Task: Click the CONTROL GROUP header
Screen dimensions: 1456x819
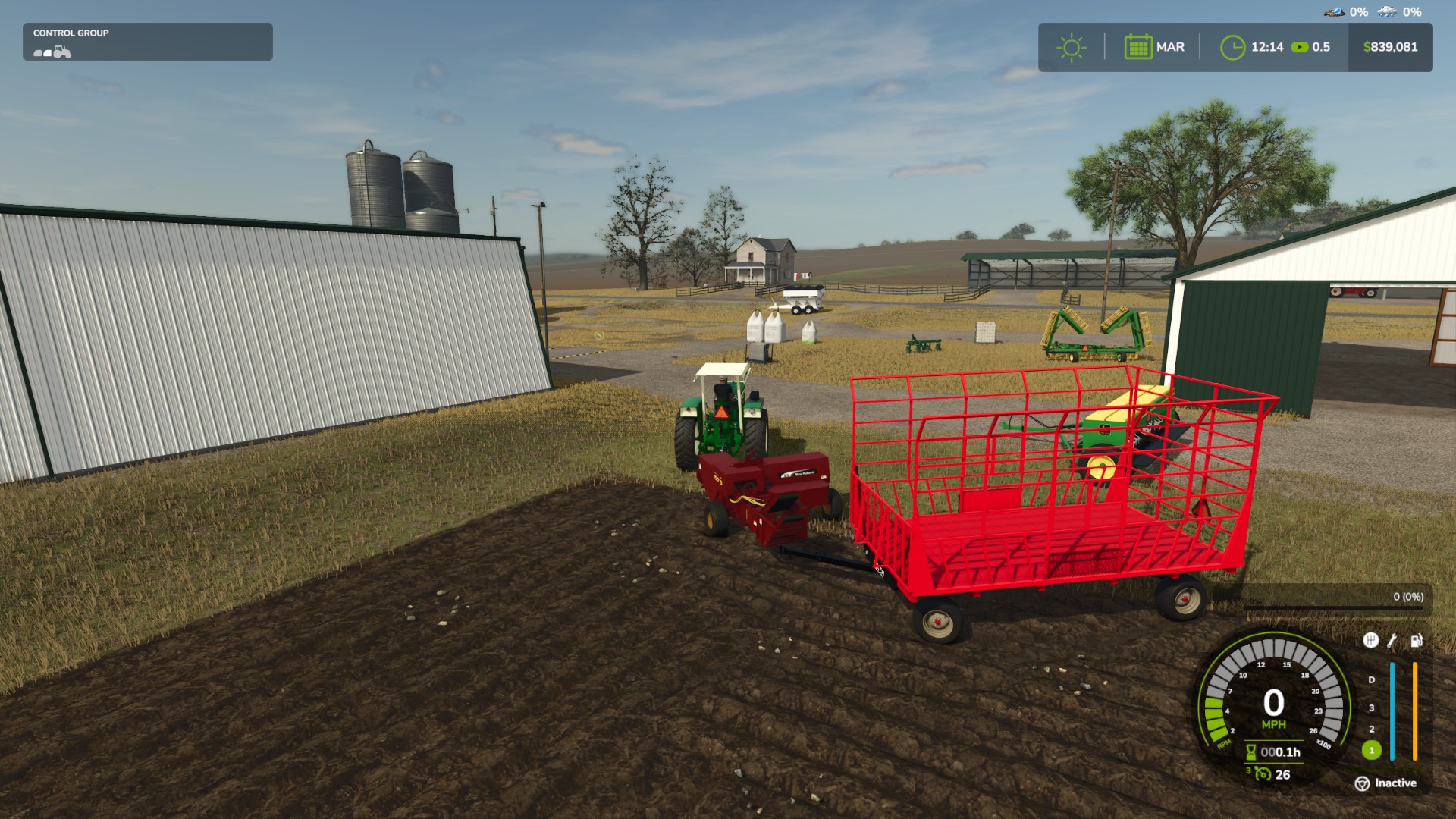Action: click(72, 33)
